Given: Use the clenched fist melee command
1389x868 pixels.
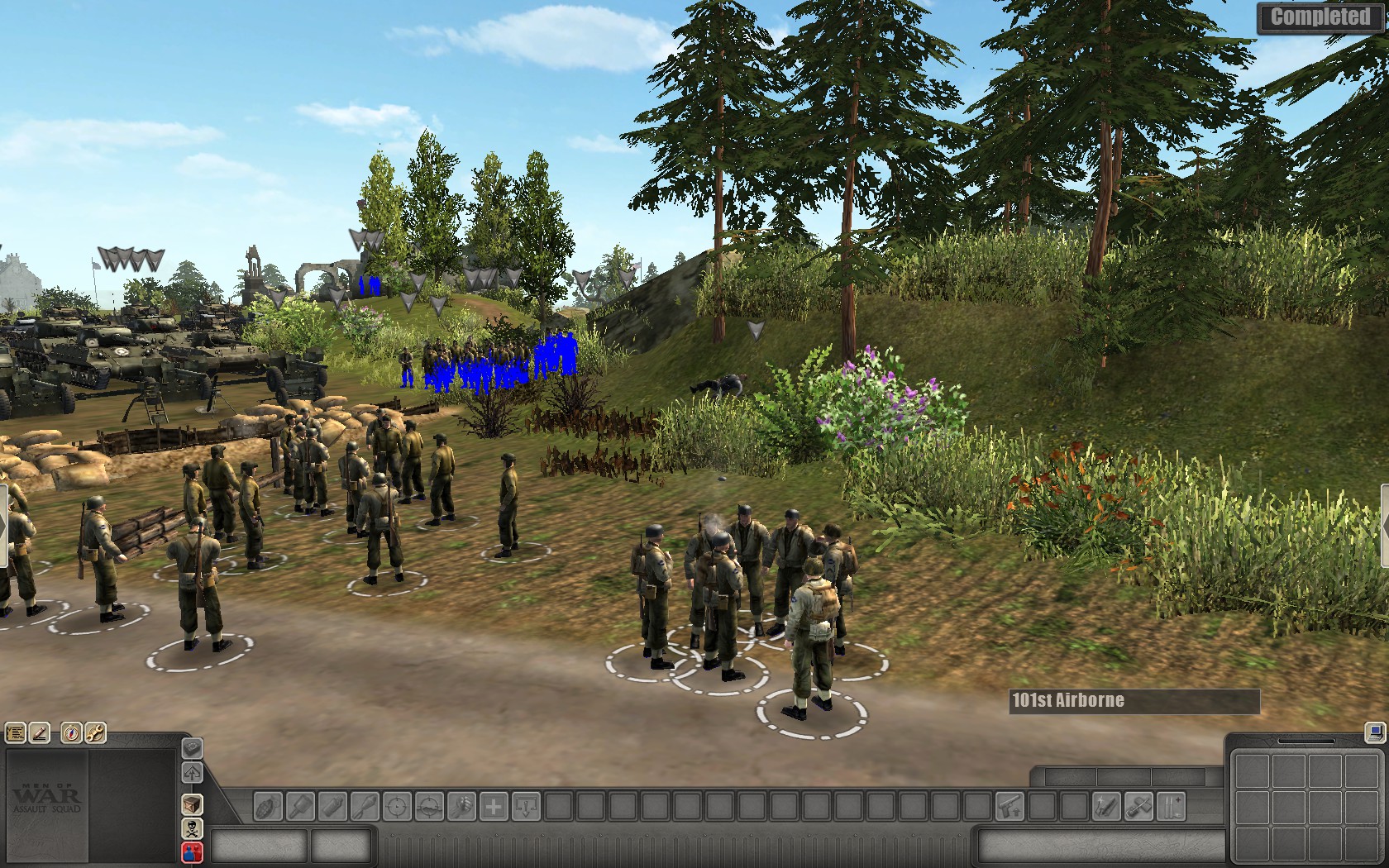Looking at the screenshot, I should 461,806.
